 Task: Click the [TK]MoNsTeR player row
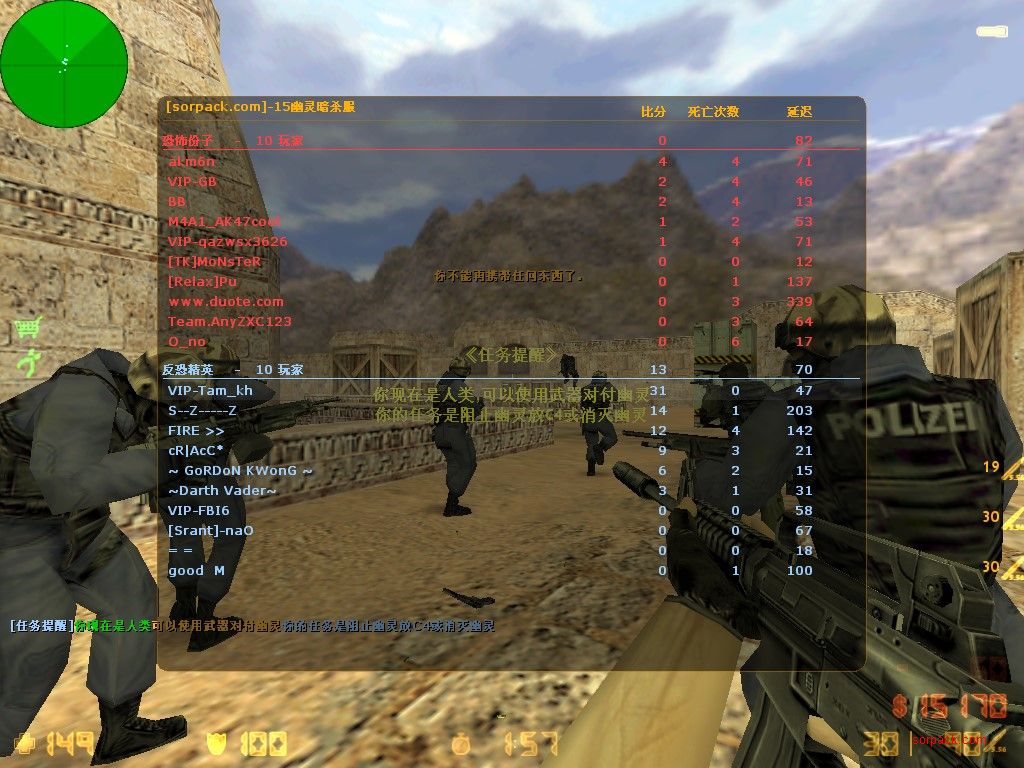[214, 261]
